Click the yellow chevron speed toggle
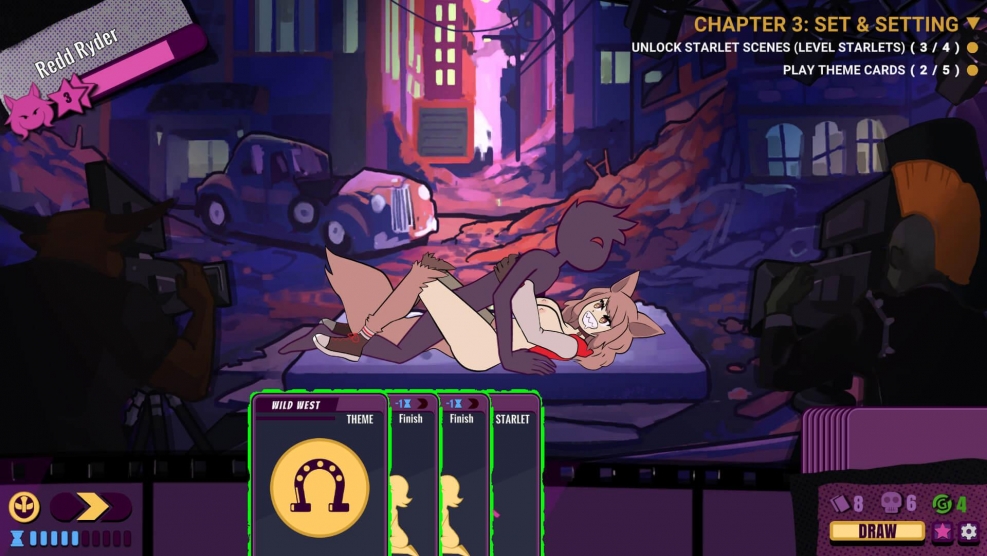 pos(91,507)
